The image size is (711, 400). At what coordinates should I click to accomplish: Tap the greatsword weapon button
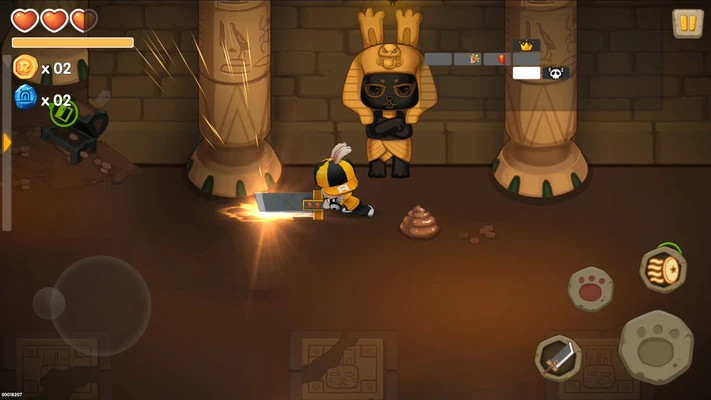(x=558, y=356)
